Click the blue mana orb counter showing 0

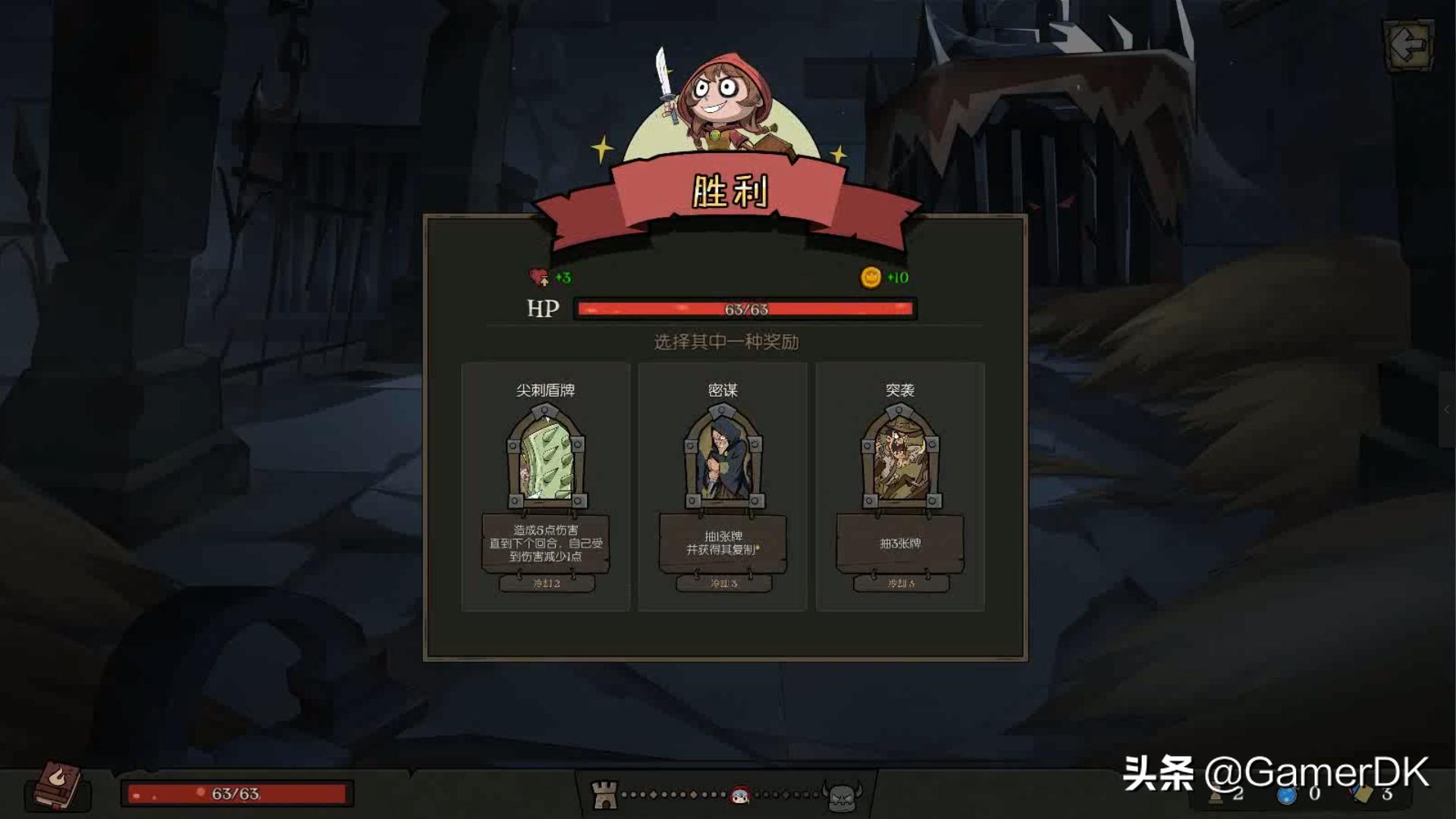1287,795
